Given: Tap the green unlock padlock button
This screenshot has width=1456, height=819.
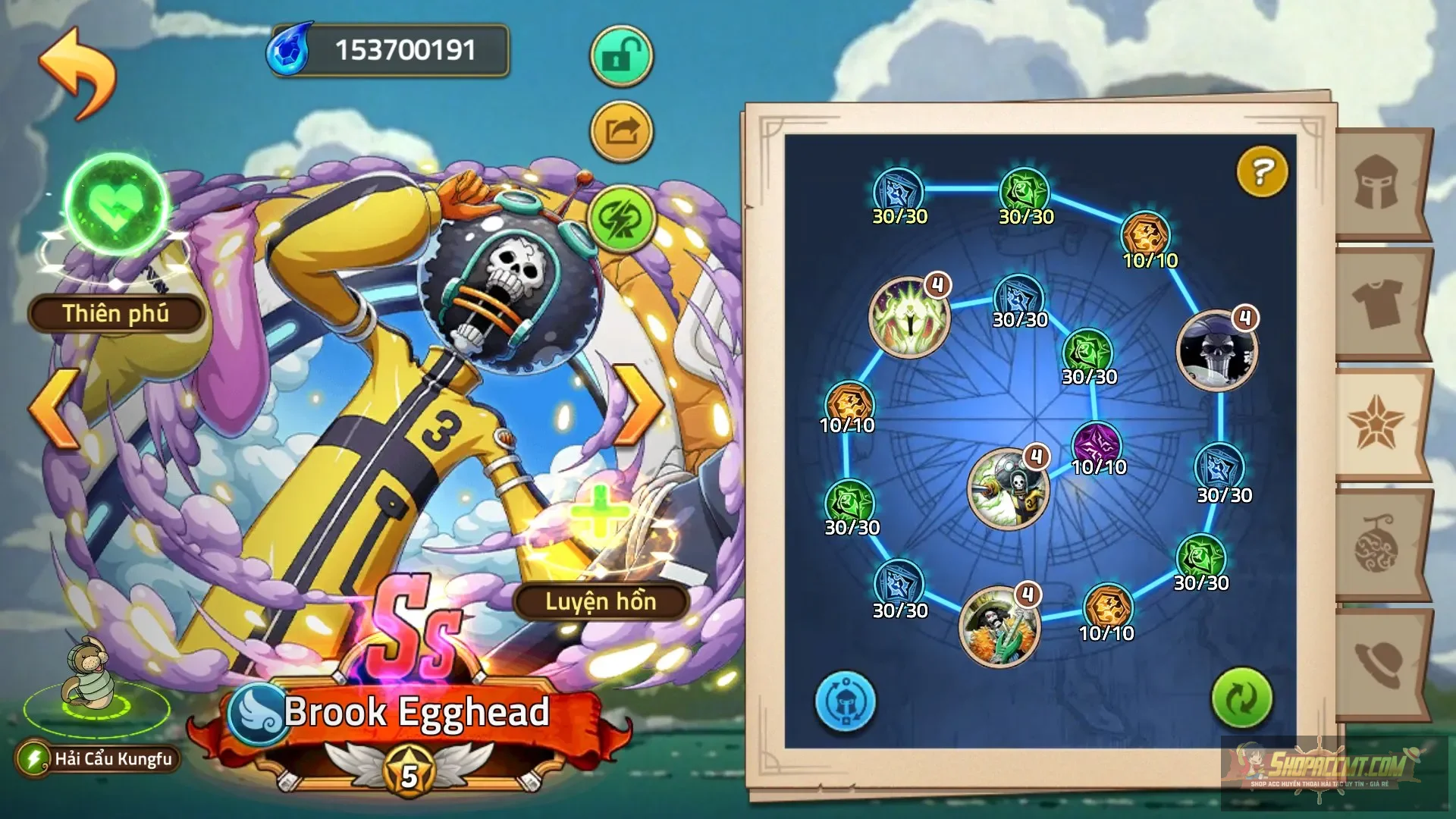Looking at the screenshot, I should point(621,55).
